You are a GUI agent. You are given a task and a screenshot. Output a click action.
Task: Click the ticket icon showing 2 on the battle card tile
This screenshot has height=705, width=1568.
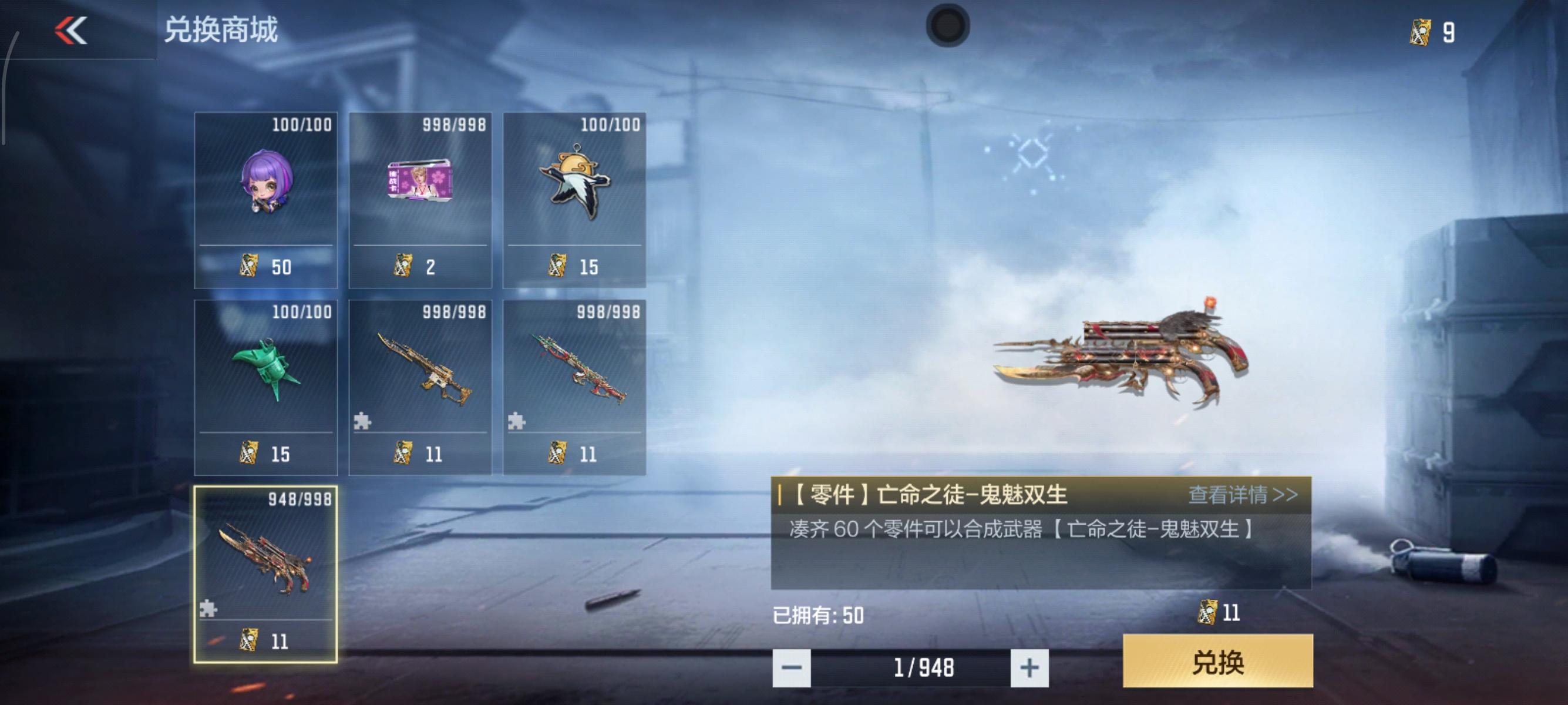tap(403, 267)
